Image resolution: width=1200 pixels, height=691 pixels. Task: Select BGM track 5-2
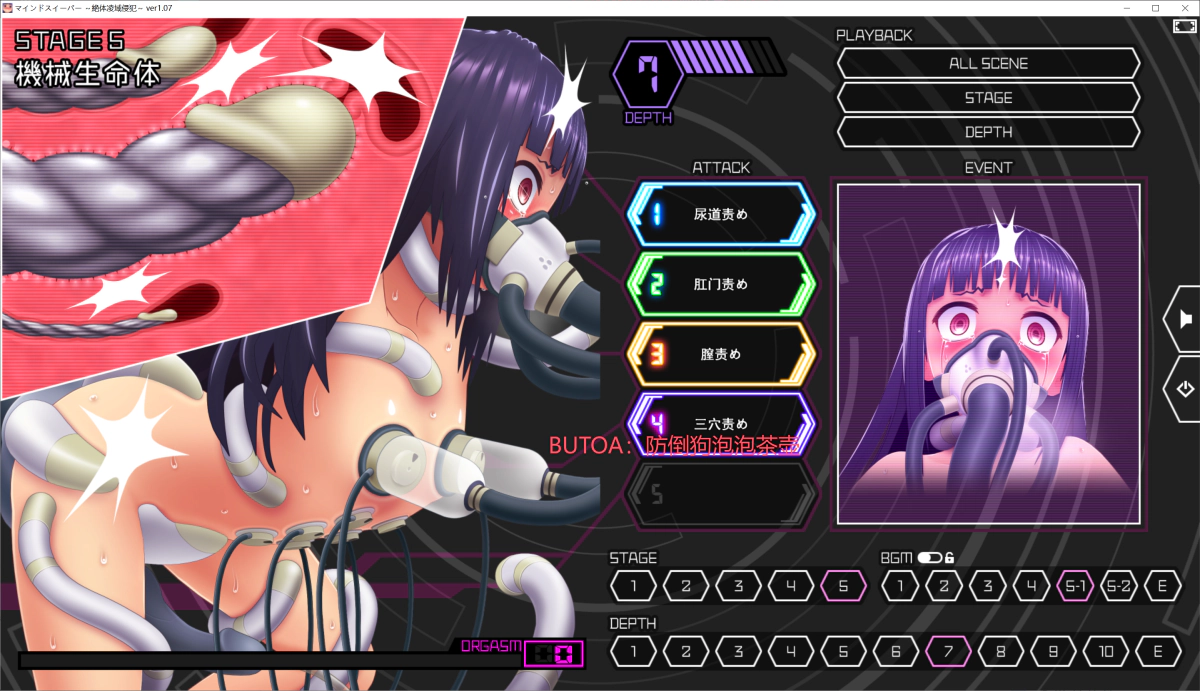click(1118, 586)
